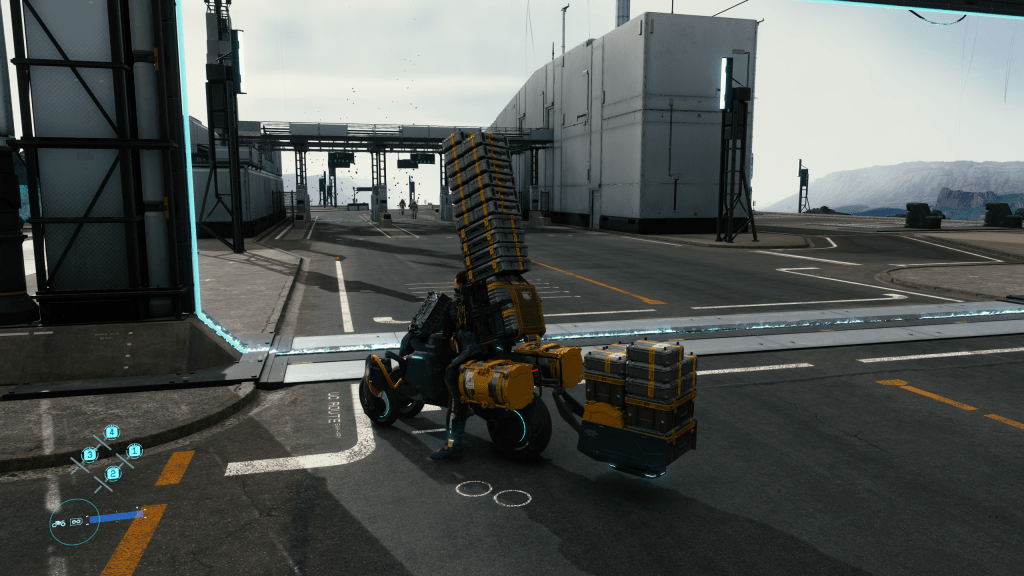This screenshot has width=1024, height=576.
Task: Select the number 1 slot marker
Action: point(134,450)
